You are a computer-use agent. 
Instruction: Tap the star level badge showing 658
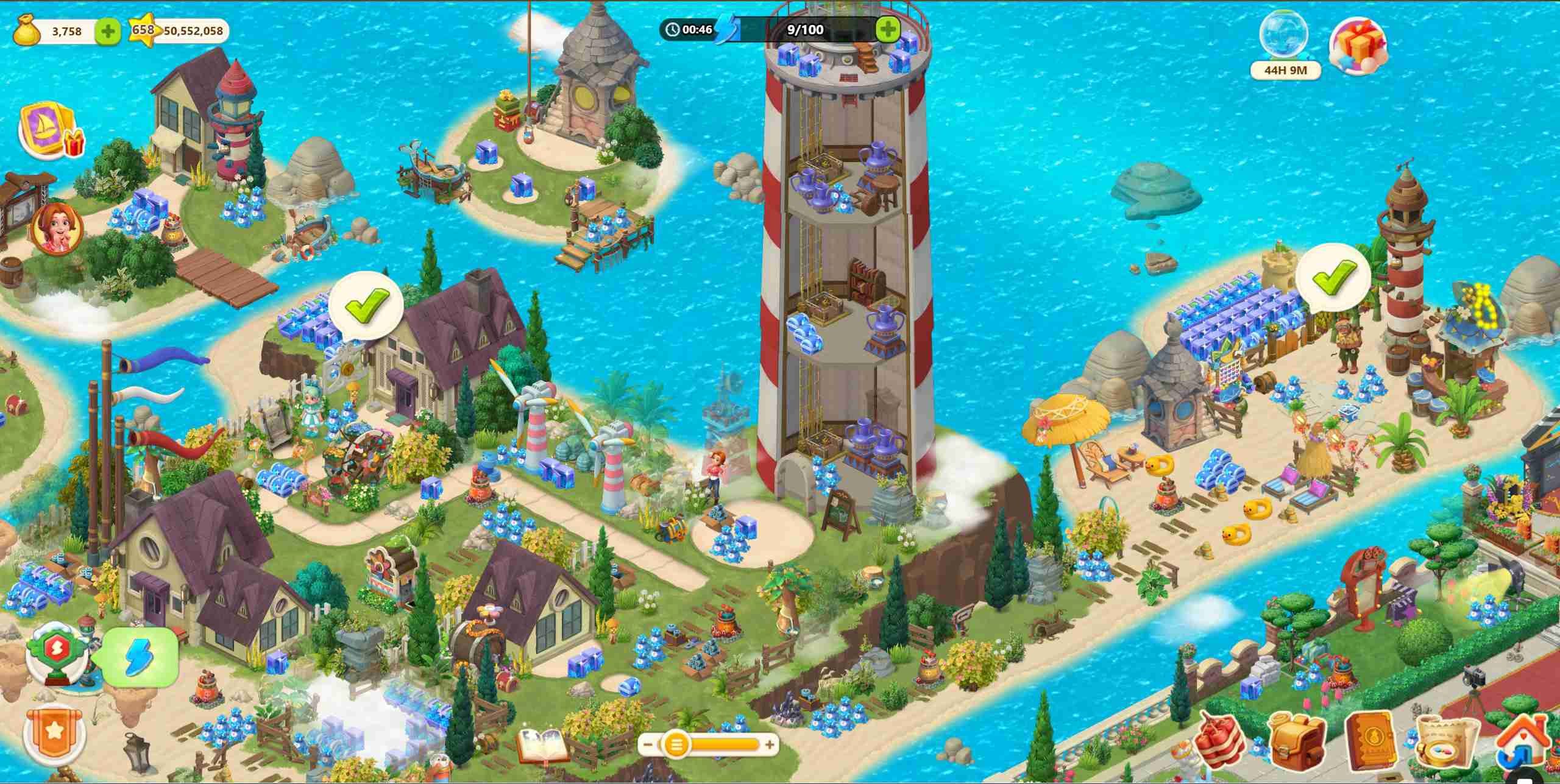tap(143, 30)
